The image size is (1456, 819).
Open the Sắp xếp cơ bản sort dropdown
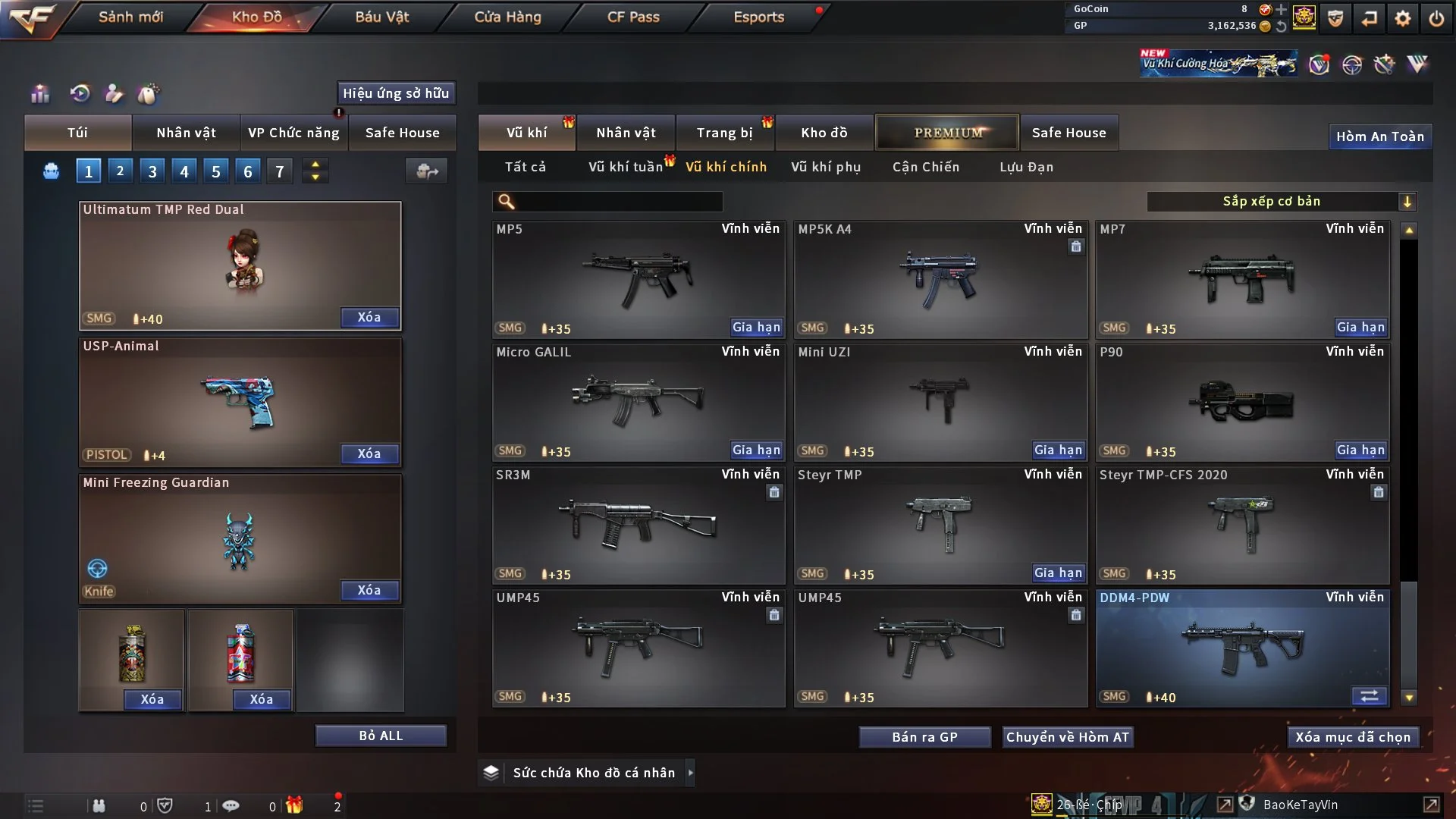point(1281,202)
